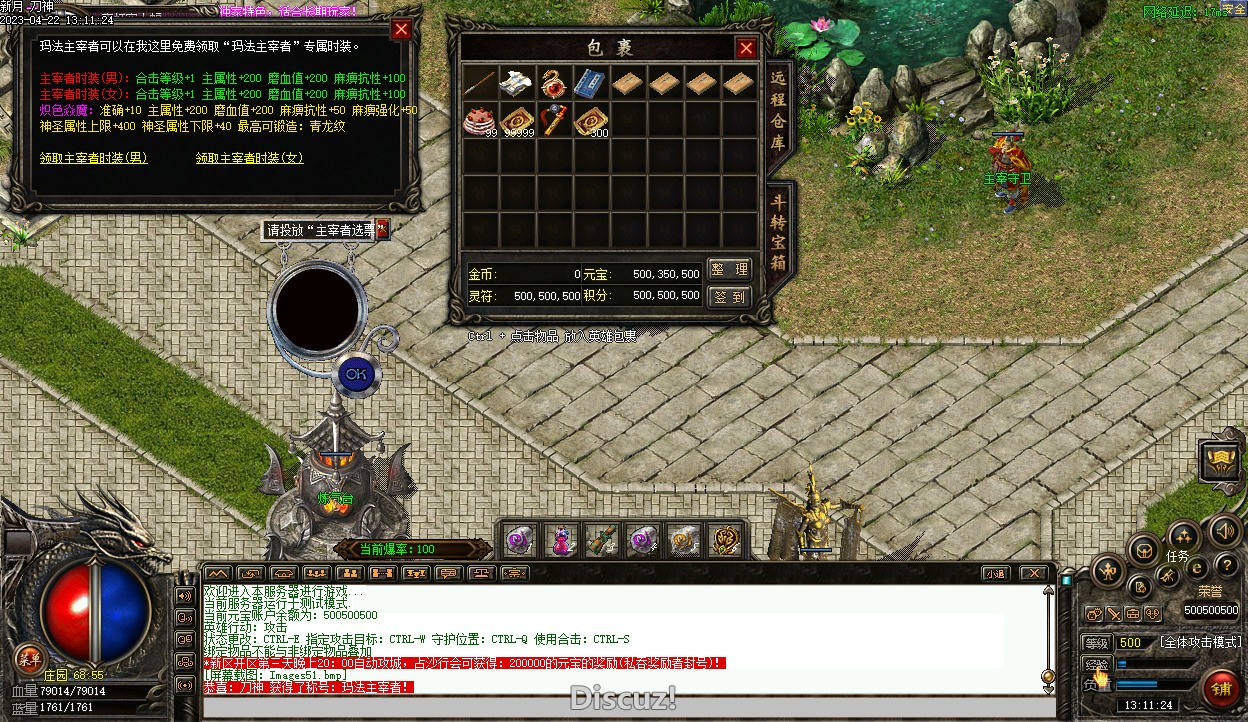Open help with the question mark icon

point(1221,565)
